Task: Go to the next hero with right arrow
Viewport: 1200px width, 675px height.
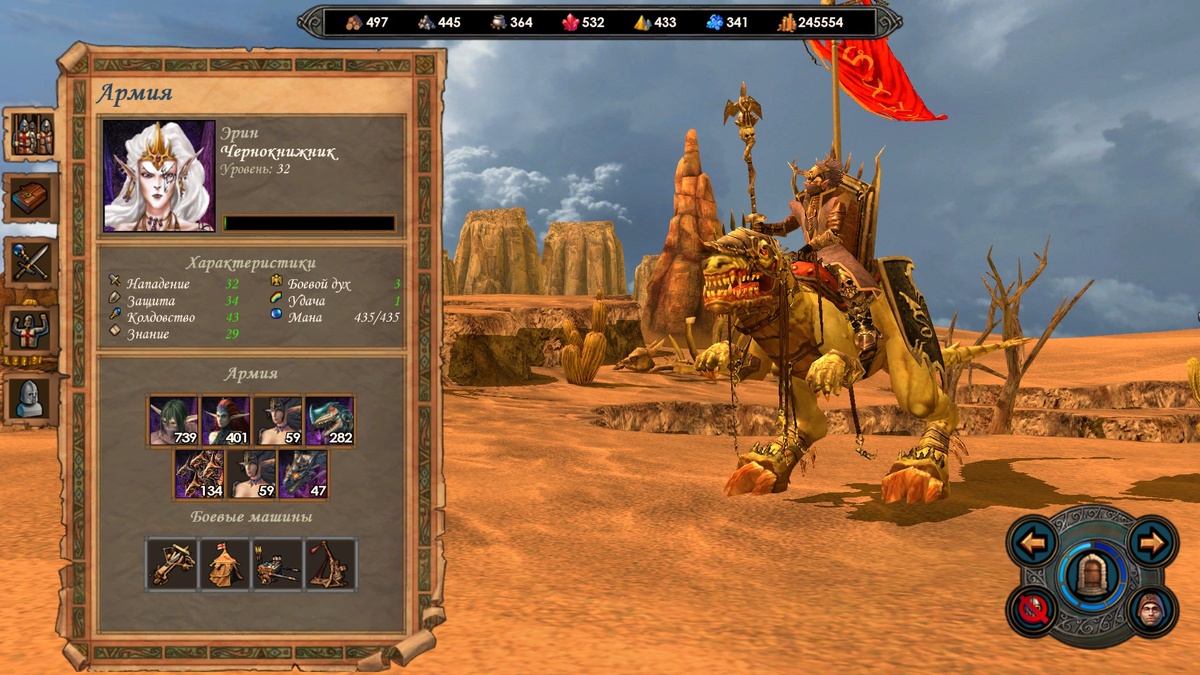Action: point(1152,543)
